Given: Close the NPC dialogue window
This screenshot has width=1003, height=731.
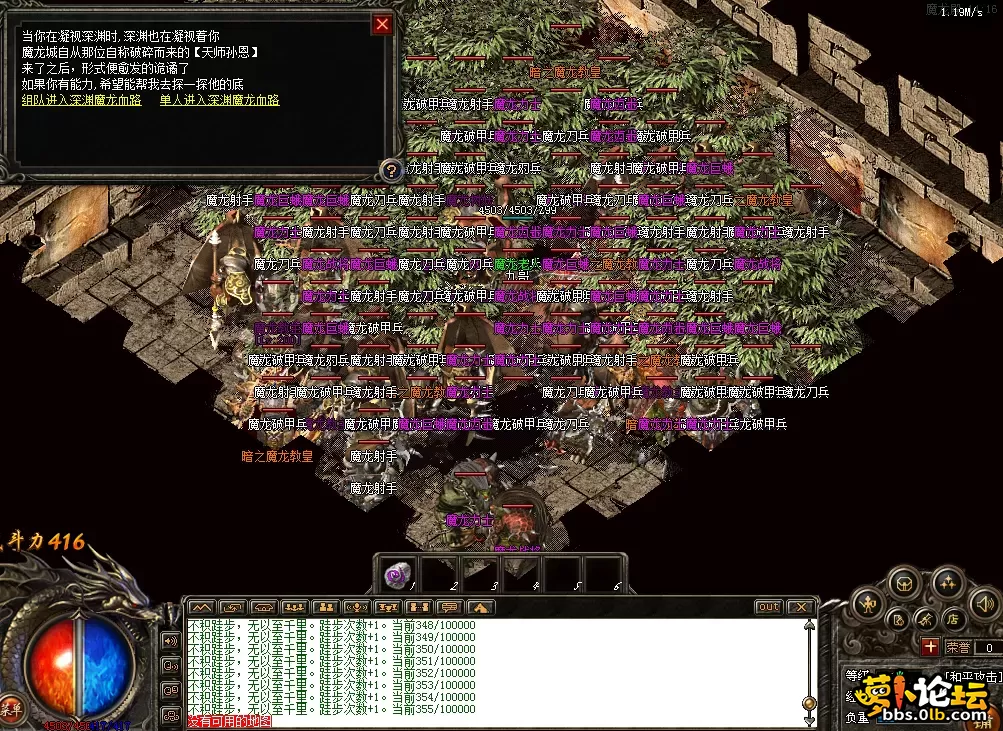Looking at the screenshot, I should [x=382, y=25].
